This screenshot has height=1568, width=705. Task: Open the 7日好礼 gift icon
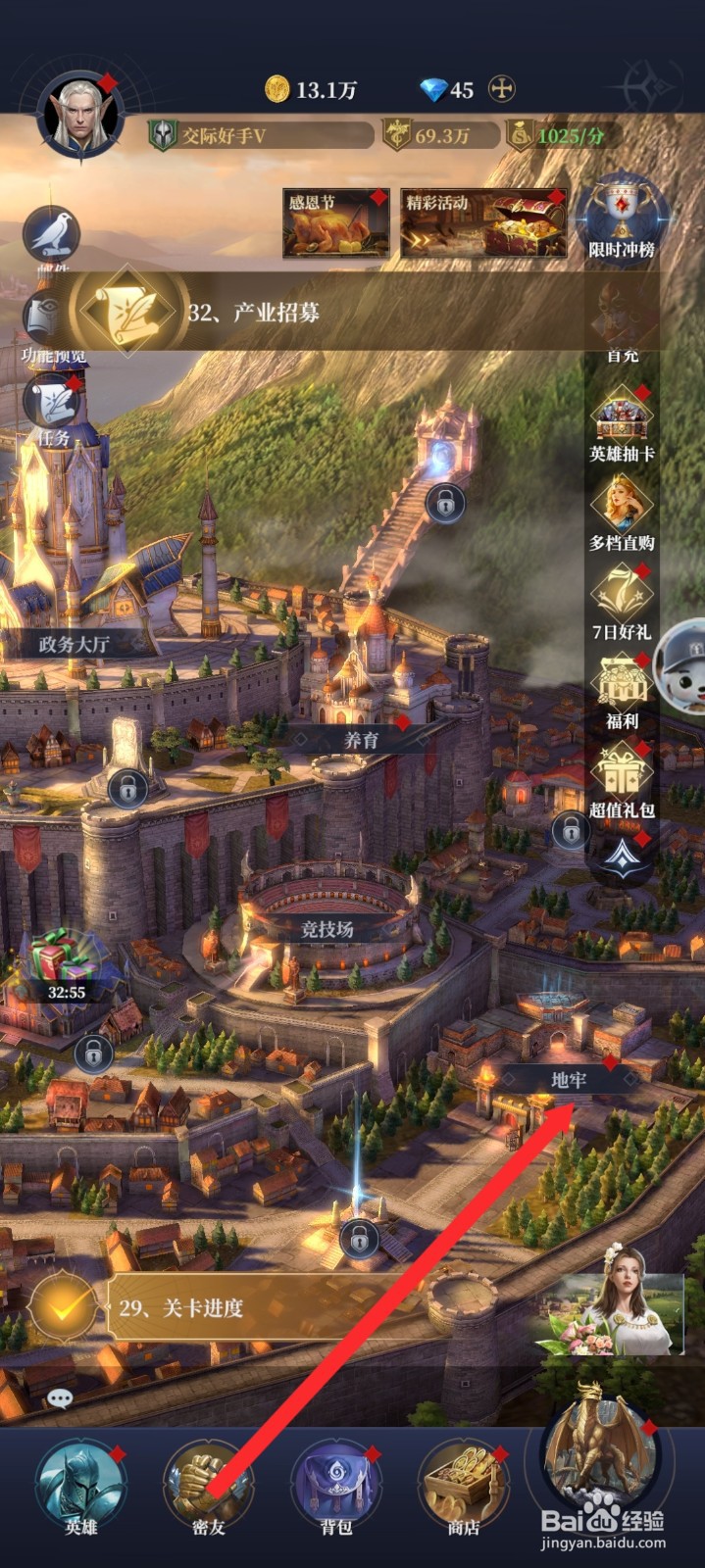tap(622, 601)
